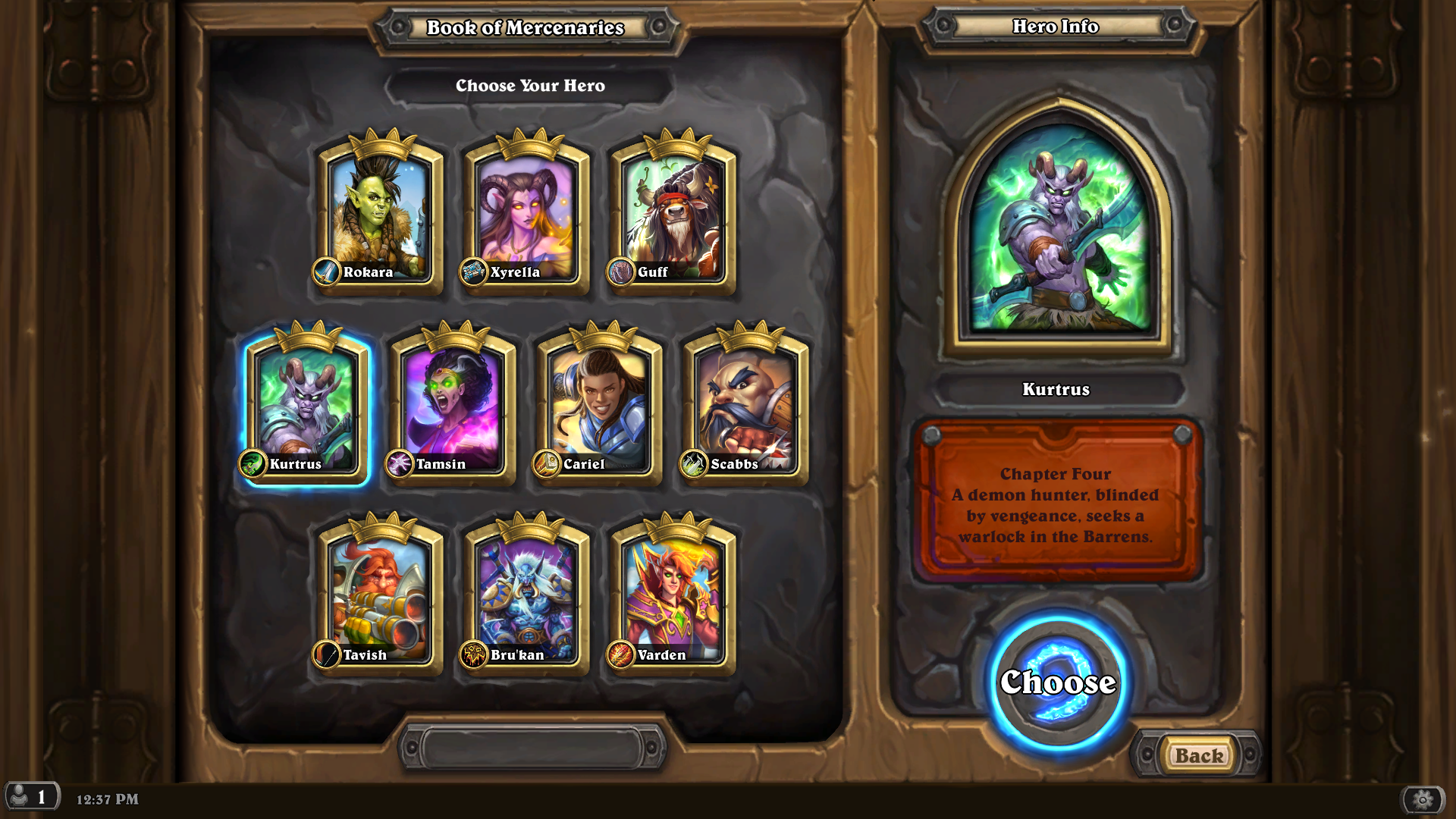Screen dimensions: 1456x819
Task: Open the friends list button
Action: click(31, 797)
